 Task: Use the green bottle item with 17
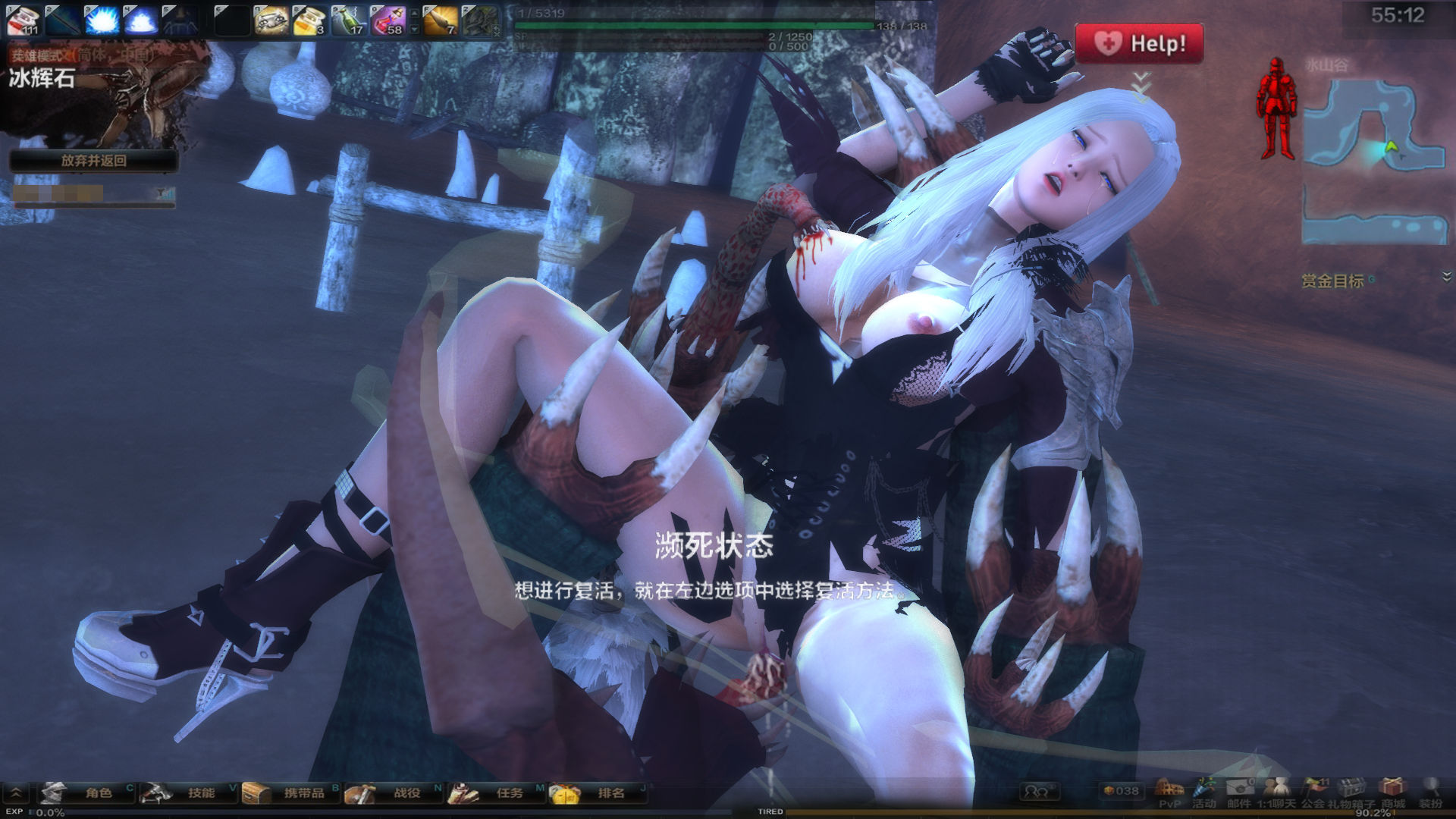pos(350,20)
